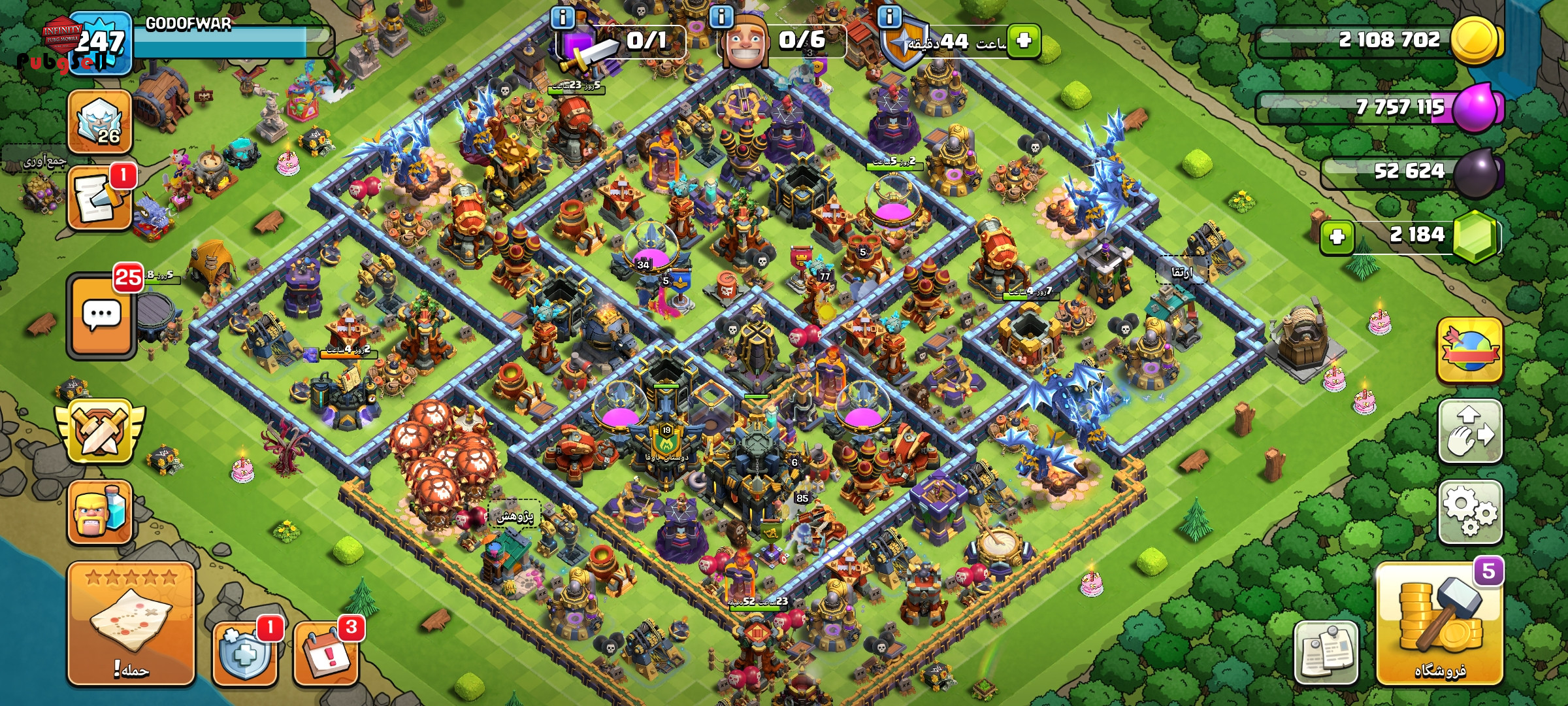Show the sword army info icon
This screenshot has width=1568, height=706.
point(563,17)
